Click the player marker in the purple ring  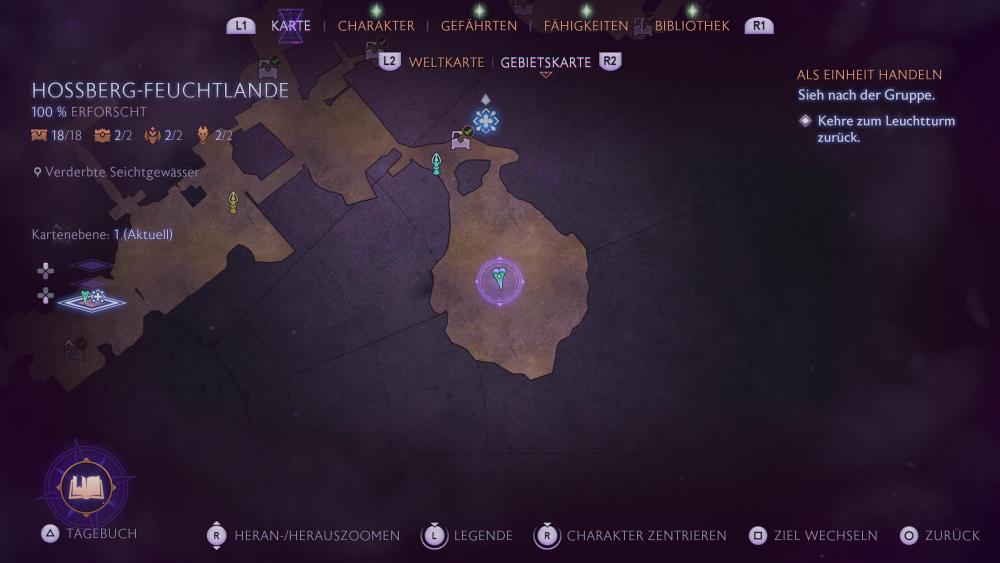[500, 281]
